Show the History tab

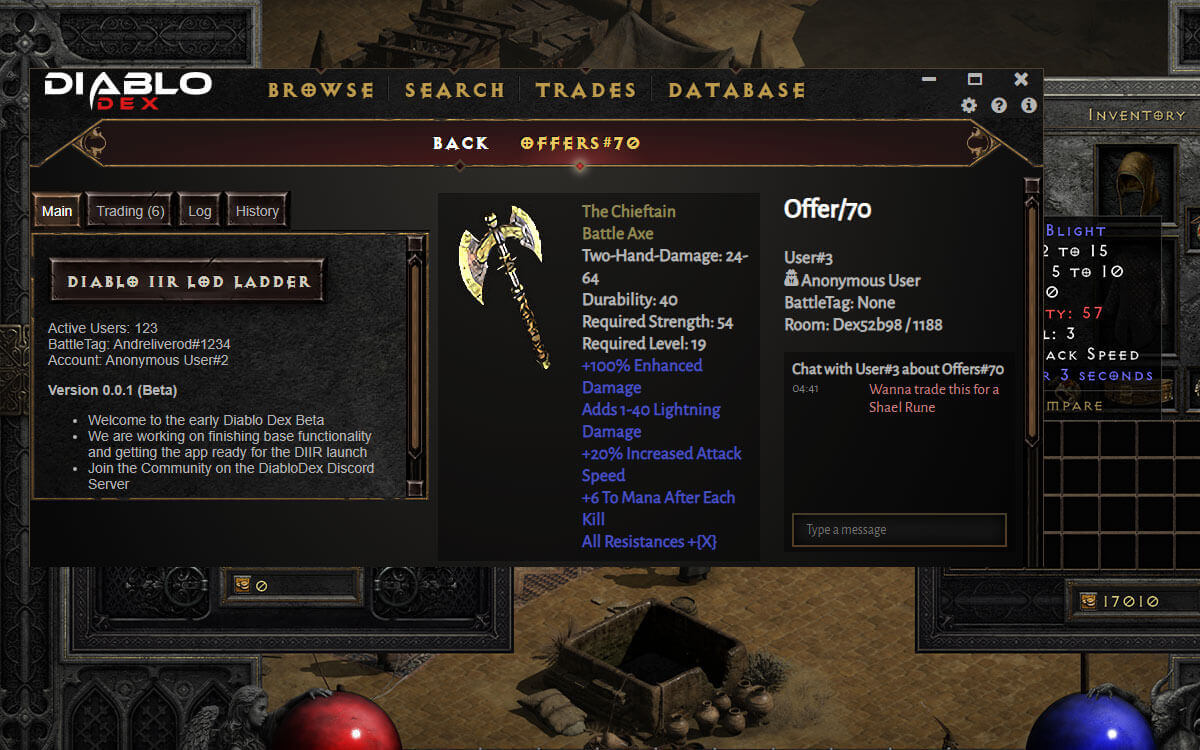tap(257, 211)
